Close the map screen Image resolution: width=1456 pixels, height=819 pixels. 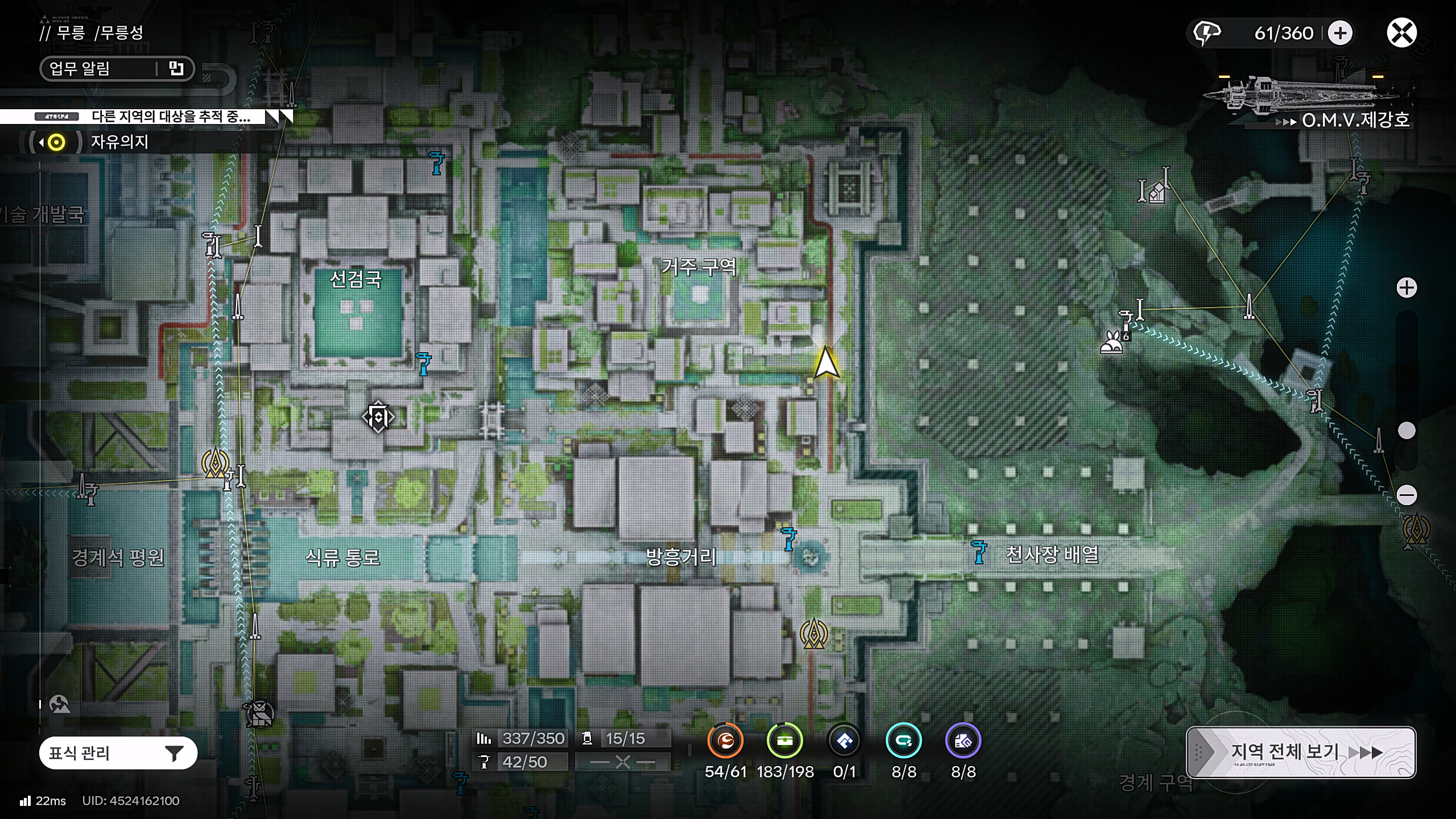point(1401,33)
